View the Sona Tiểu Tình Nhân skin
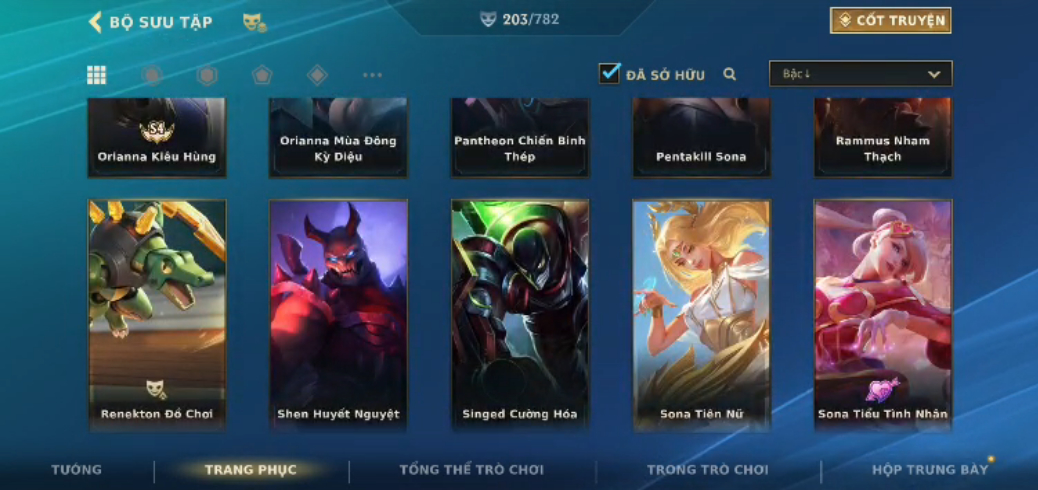1038x490 pixels. pos(883,315)
